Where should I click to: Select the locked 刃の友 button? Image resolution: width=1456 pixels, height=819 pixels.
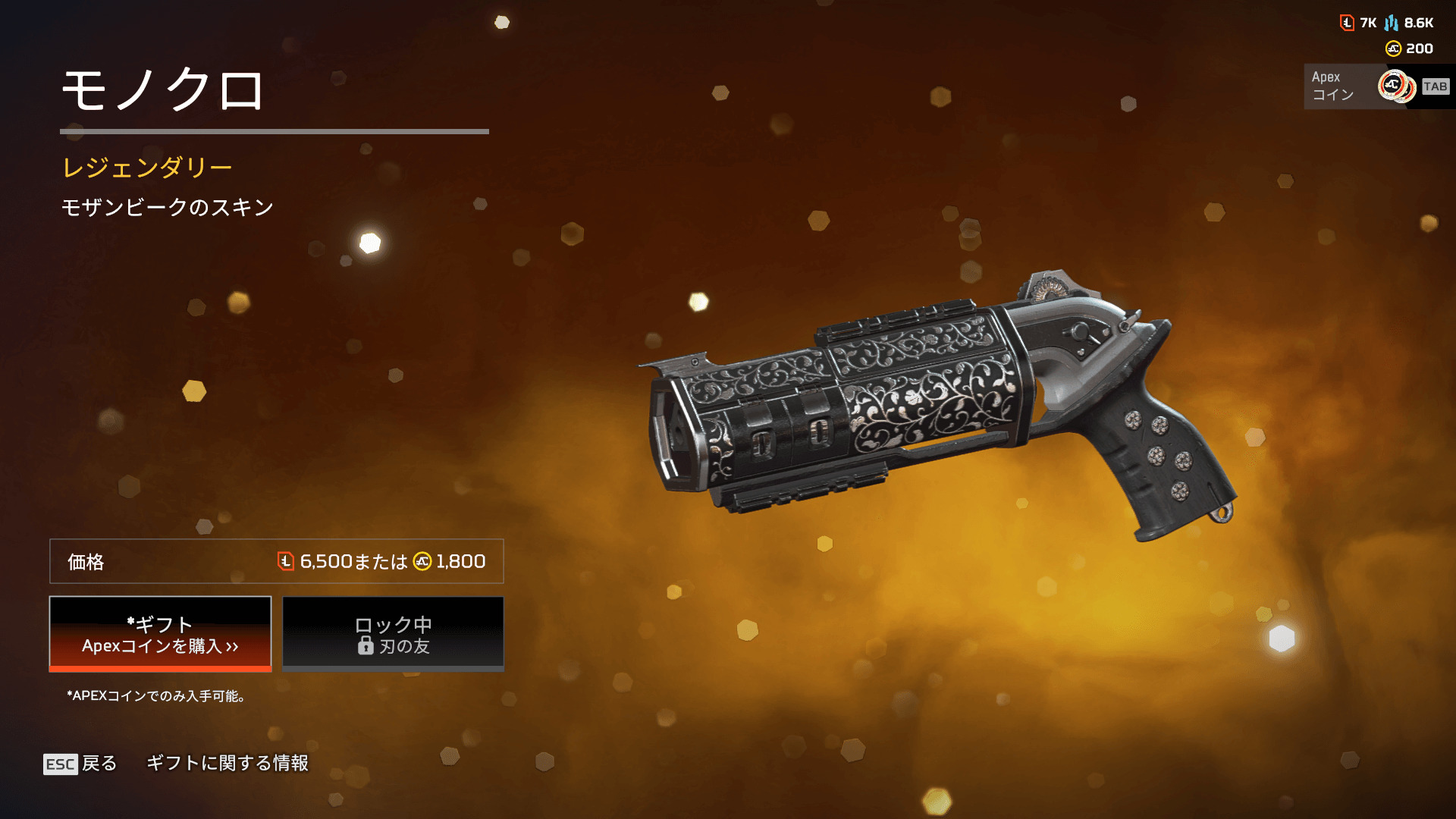[393, 634]
